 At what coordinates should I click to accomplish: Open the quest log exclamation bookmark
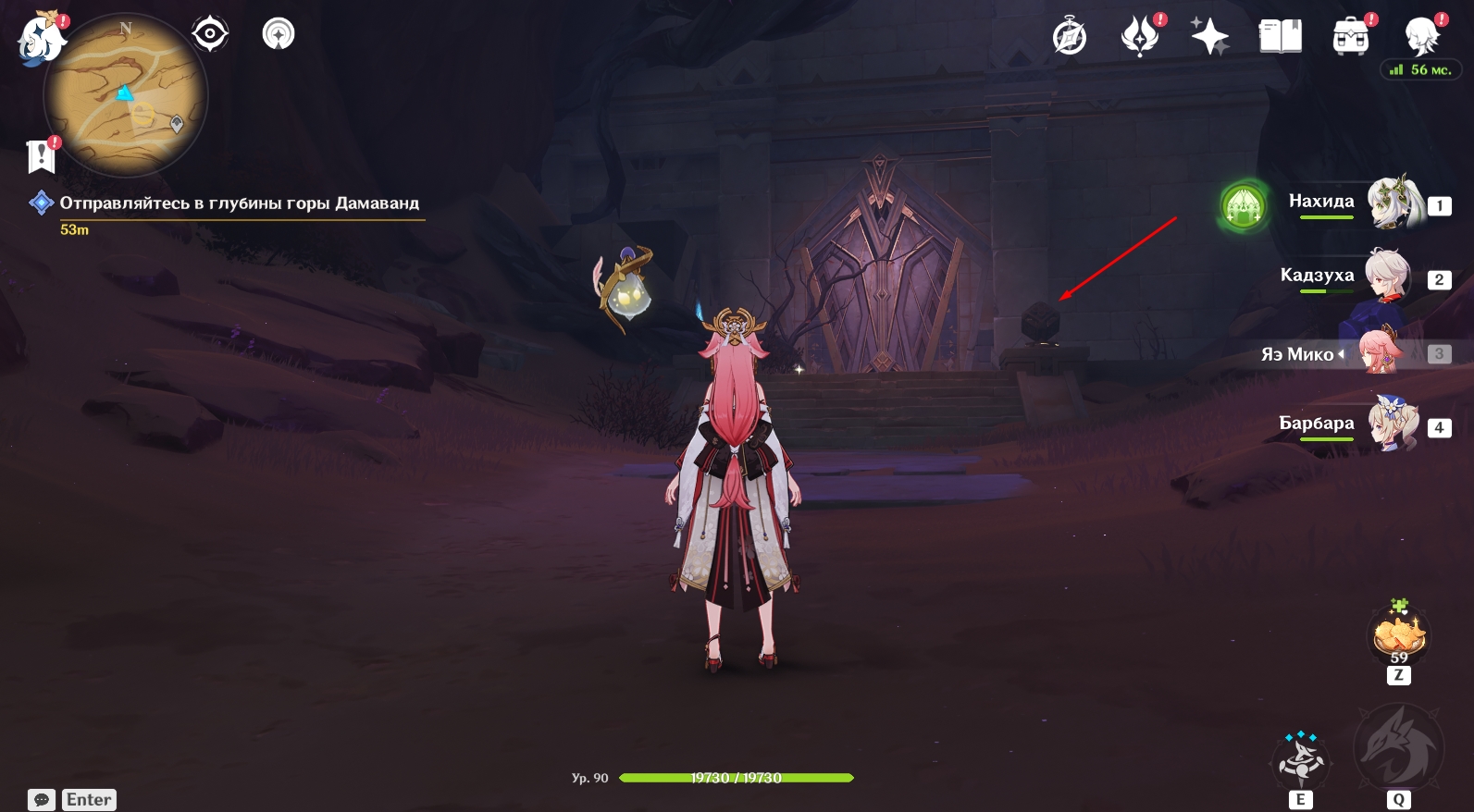point(42,156)
